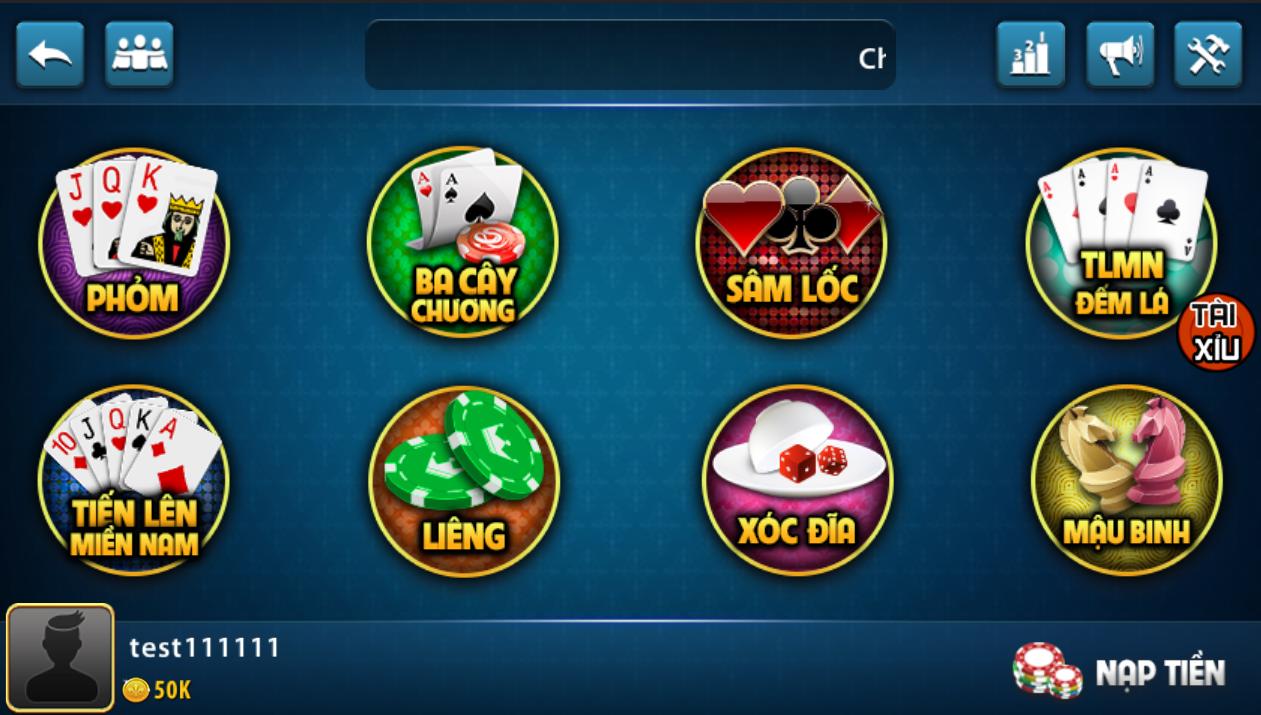Image resolution: width=1261 pixels, height=715 pixels.
Task: Play Tiến Lên Miền Nam
Action: tap(134, 480)
